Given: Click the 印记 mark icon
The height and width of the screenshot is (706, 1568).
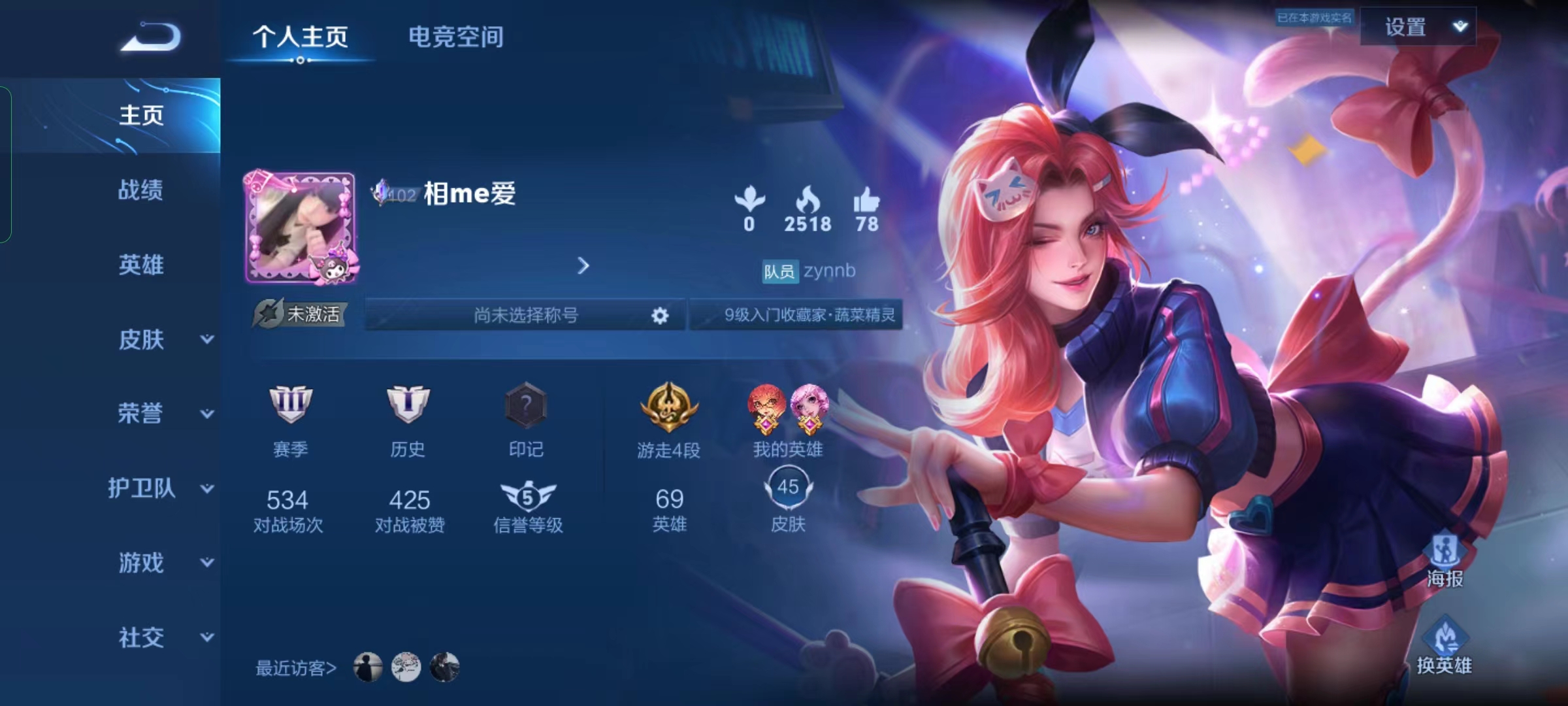Looking at the screenshot, I should [527, 405].
